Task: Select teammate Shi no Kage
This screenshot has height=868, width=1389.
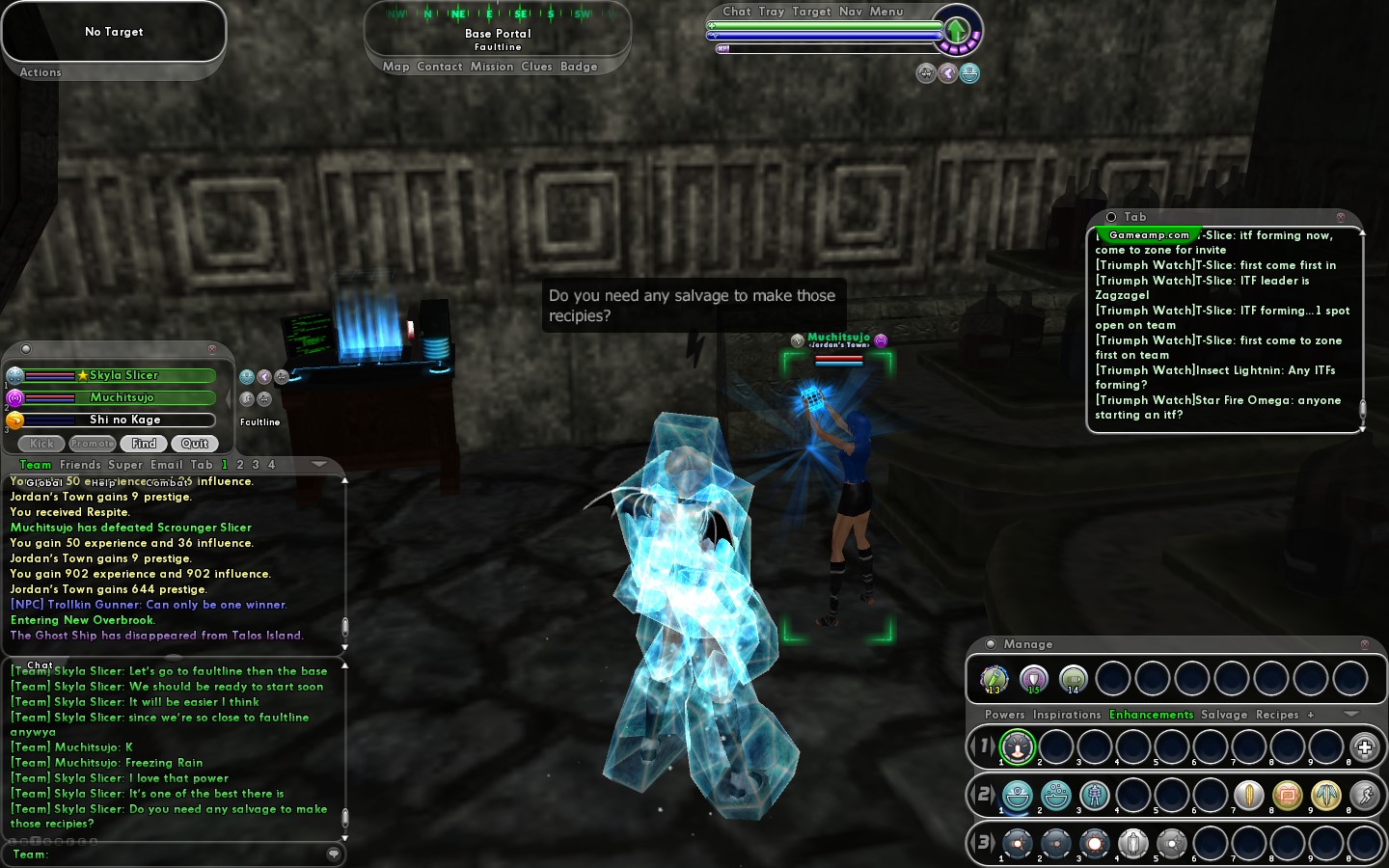Action: coord(124,420)
